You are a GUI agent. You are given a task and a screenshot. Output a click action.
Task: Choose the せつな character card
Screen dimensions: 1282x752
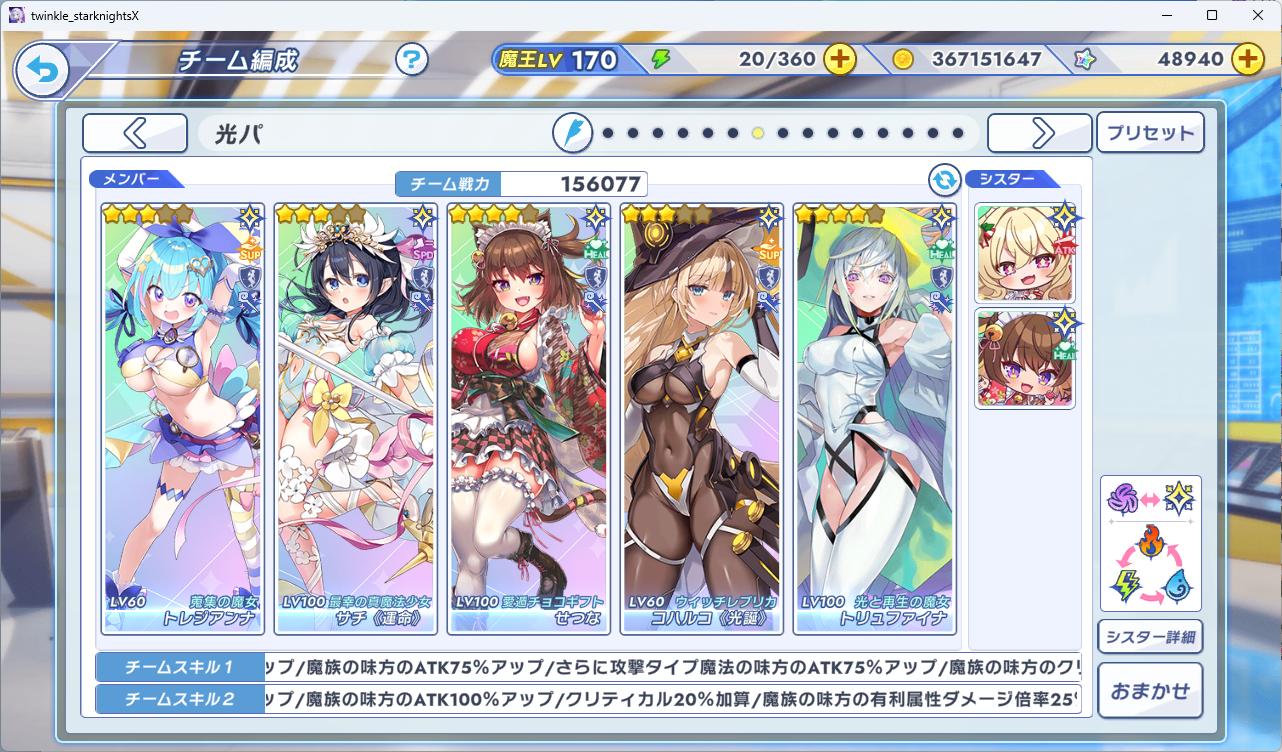[x=528, y=420]
